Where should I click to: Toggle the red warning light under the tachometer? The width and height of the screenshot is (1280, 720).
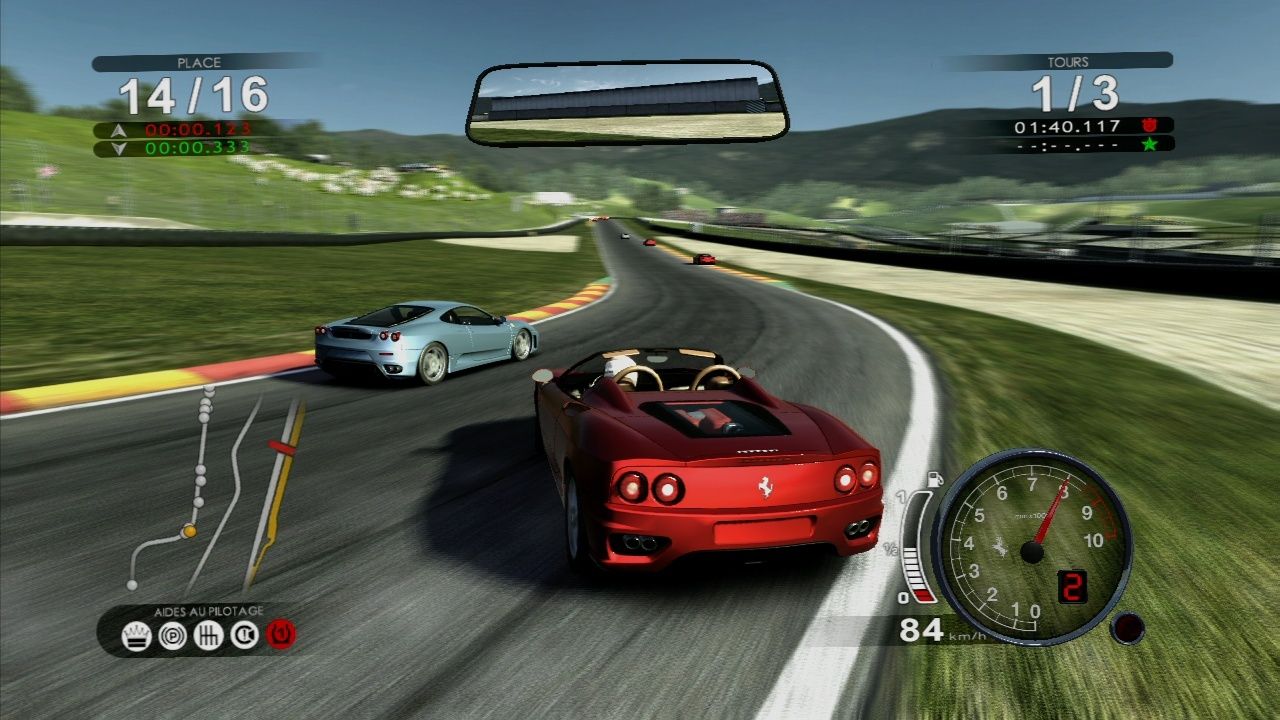point(1126,626)
